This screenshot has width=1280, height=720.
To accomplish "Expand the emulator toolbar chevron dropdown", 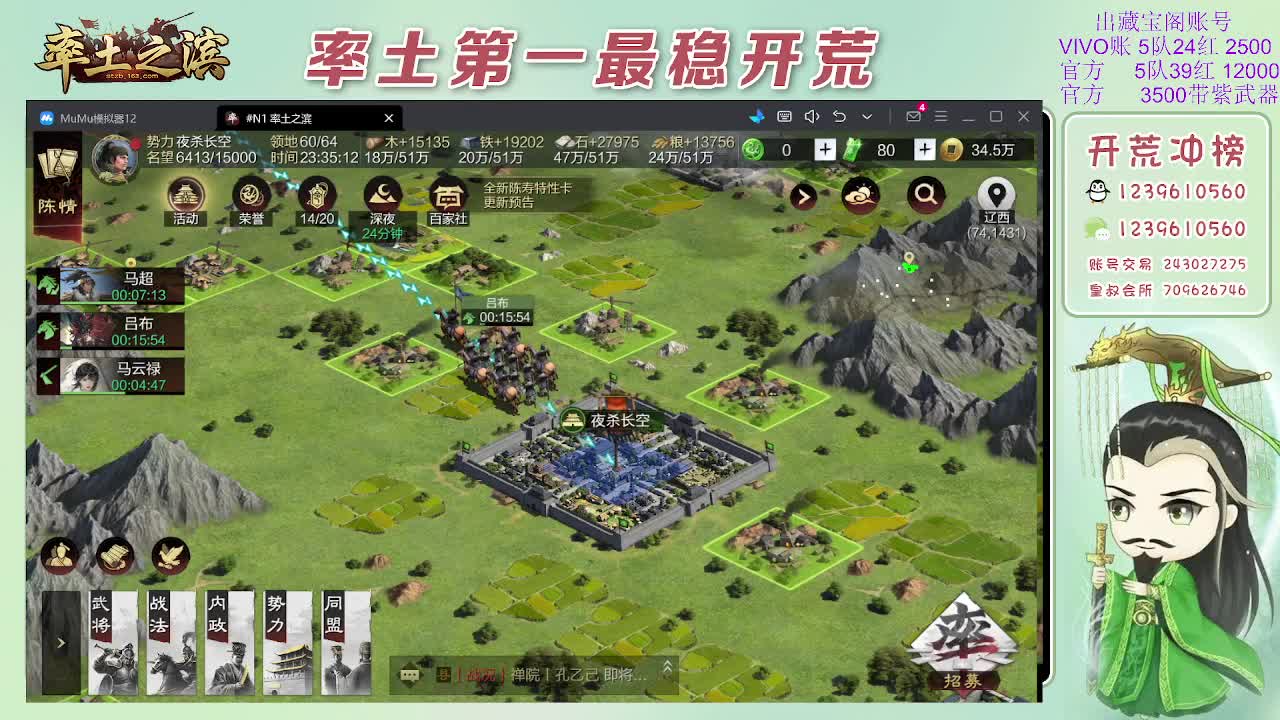I will pos(867,117).
